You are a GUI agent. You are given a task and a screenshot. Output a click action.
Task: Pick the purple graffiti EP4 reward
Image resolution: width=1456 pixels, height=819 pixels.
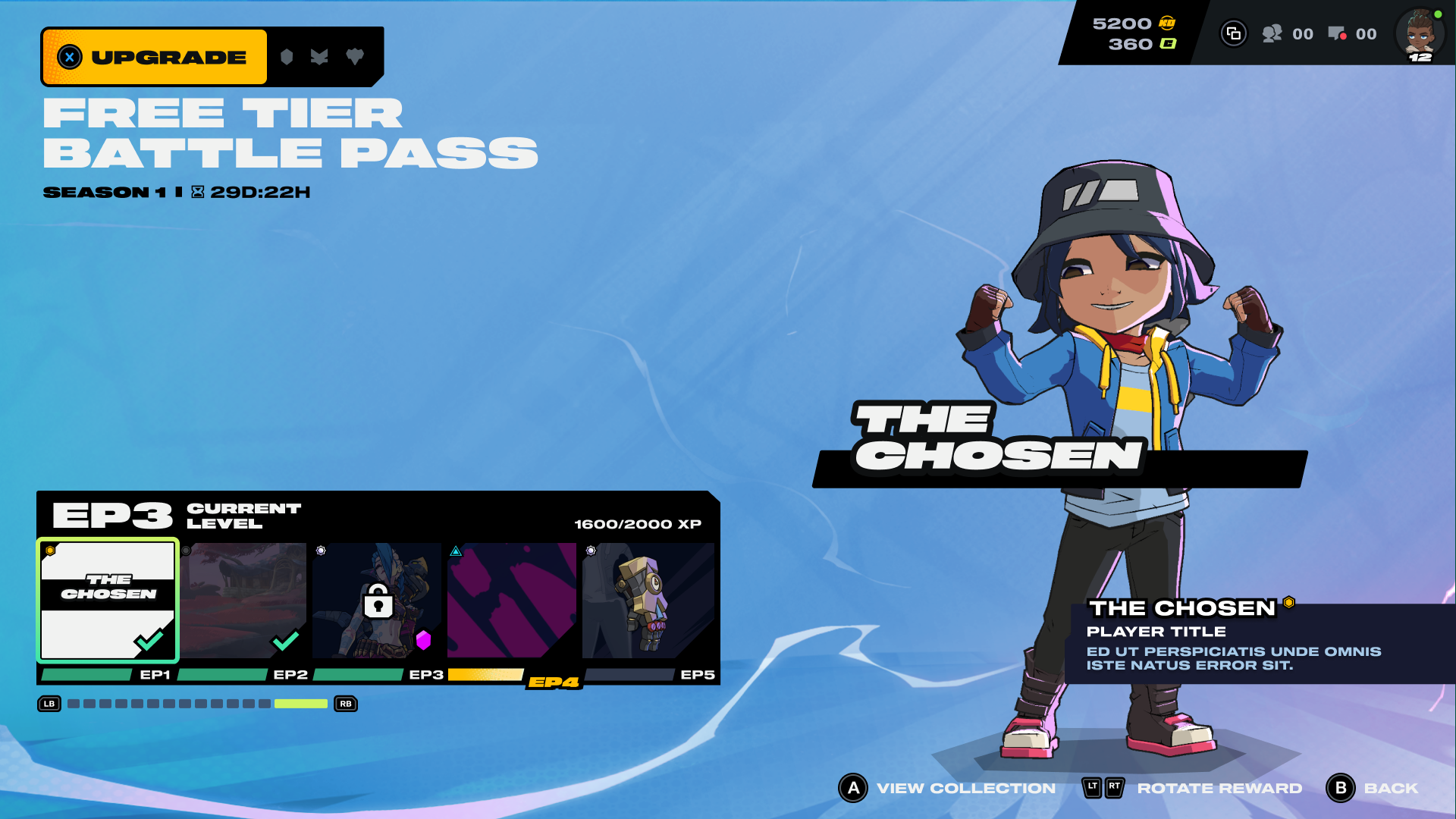point(512,600)
